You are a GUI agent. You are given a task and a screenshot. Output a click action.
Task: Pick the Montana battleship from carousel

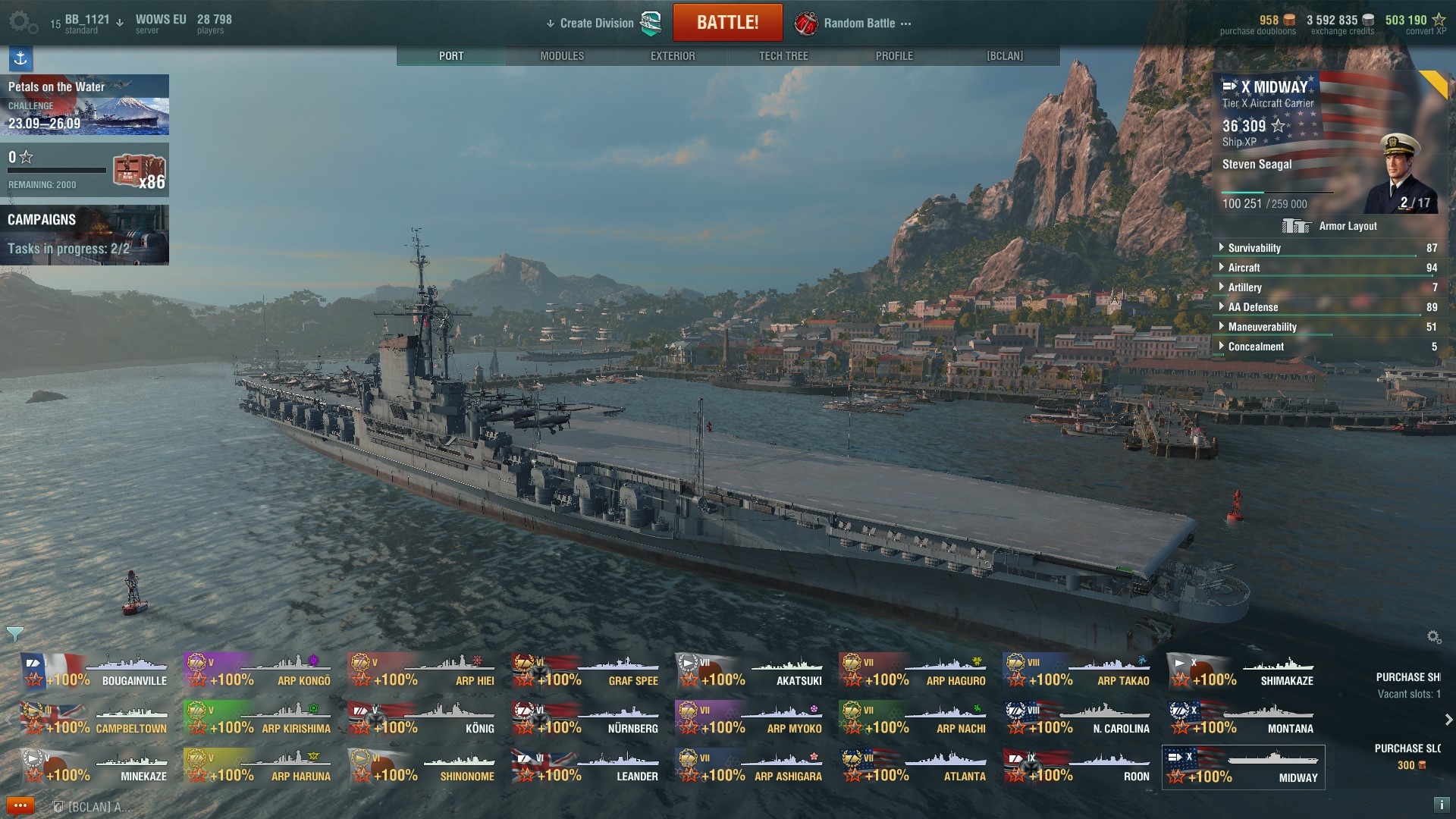[x=1244, y=720]
